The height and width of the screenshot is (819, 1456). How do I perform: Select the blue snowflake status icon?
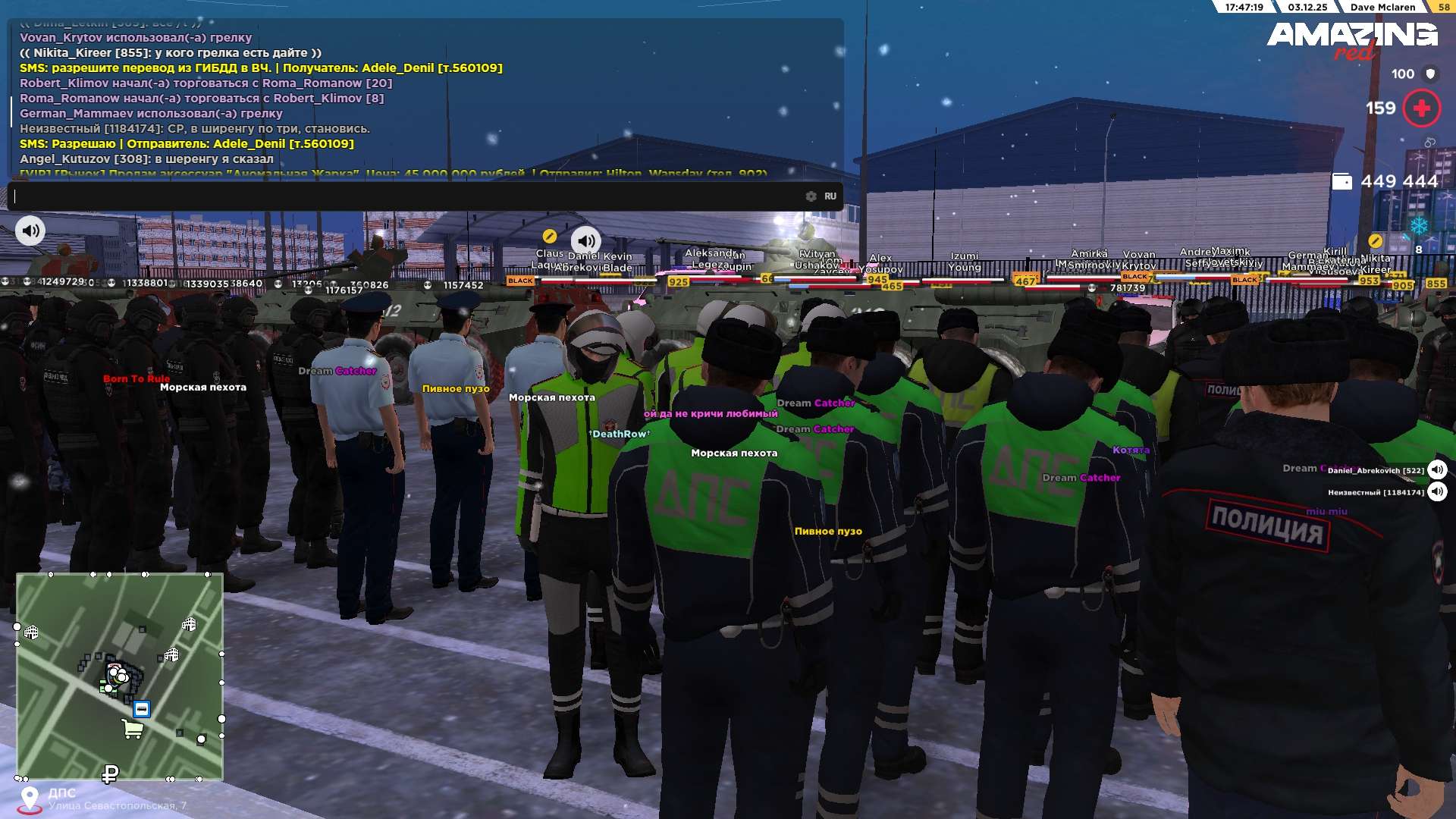[x=1418, y=226]
